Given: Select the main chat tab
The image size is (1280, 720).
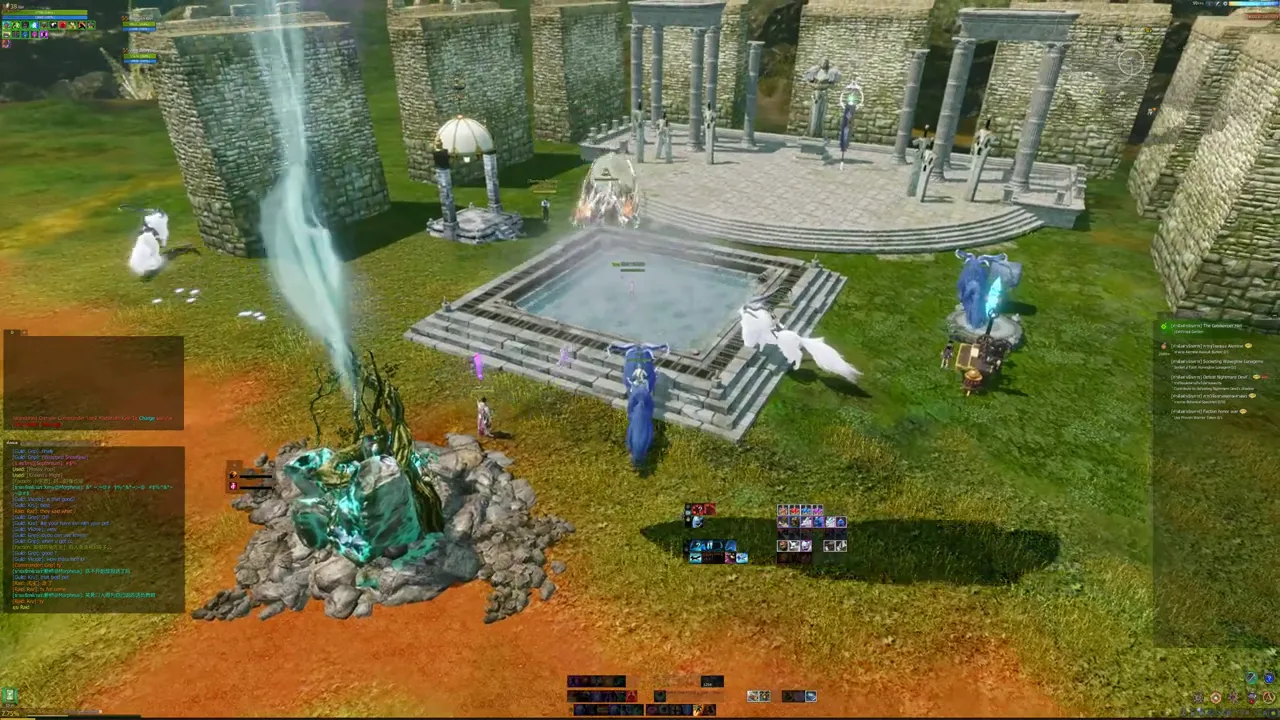Looking at the screenshot, I should (x=13, y=442).
